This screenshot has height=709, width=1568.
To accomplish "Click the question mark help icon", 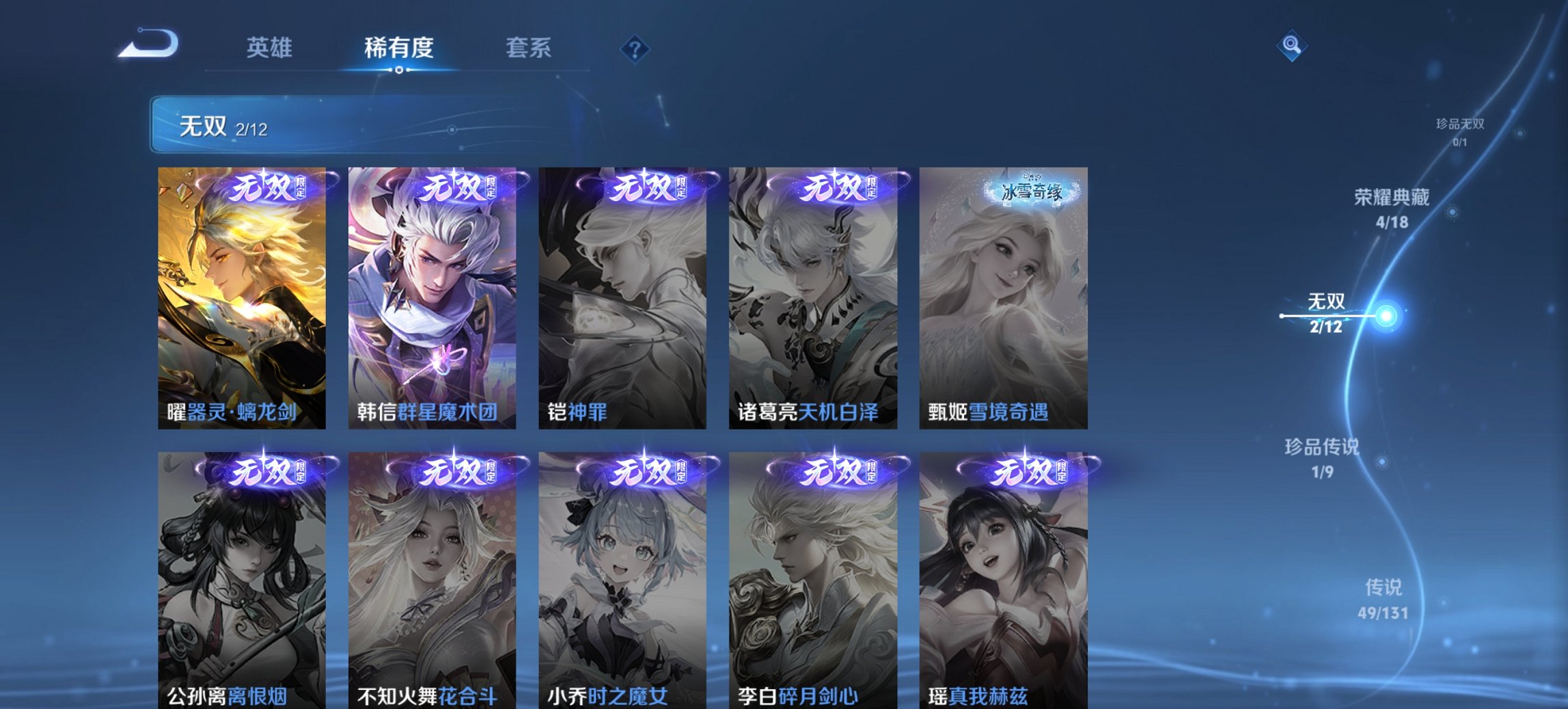I will pyautogui.click(x=635, y=48).
